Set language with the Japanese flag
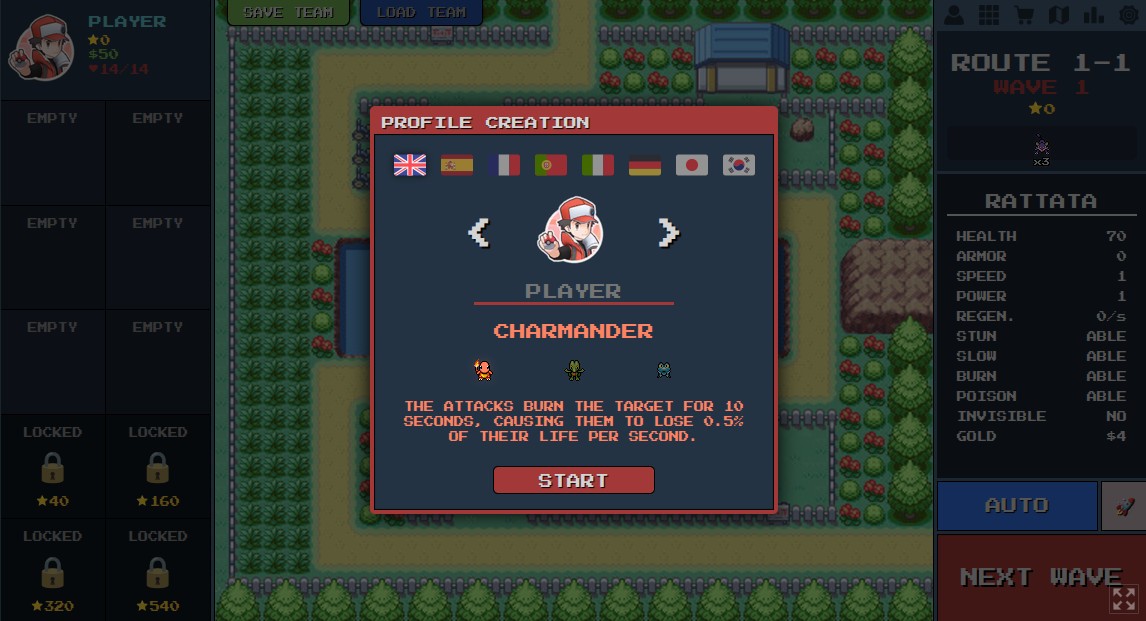 click(x=692, y=165)
